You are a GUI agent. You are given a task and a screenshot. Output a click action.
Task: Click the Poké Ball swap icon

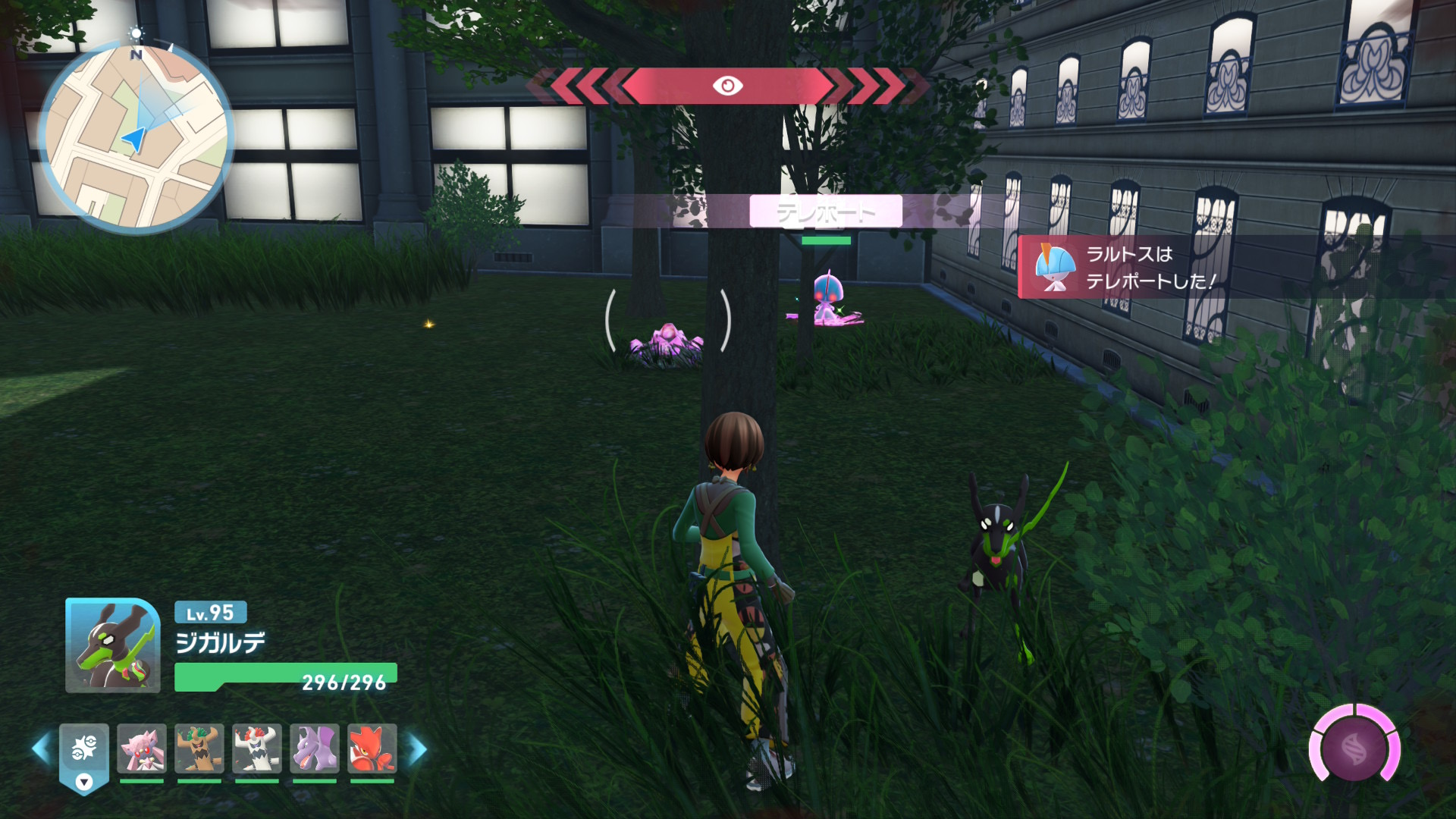(x=84, y=748)
